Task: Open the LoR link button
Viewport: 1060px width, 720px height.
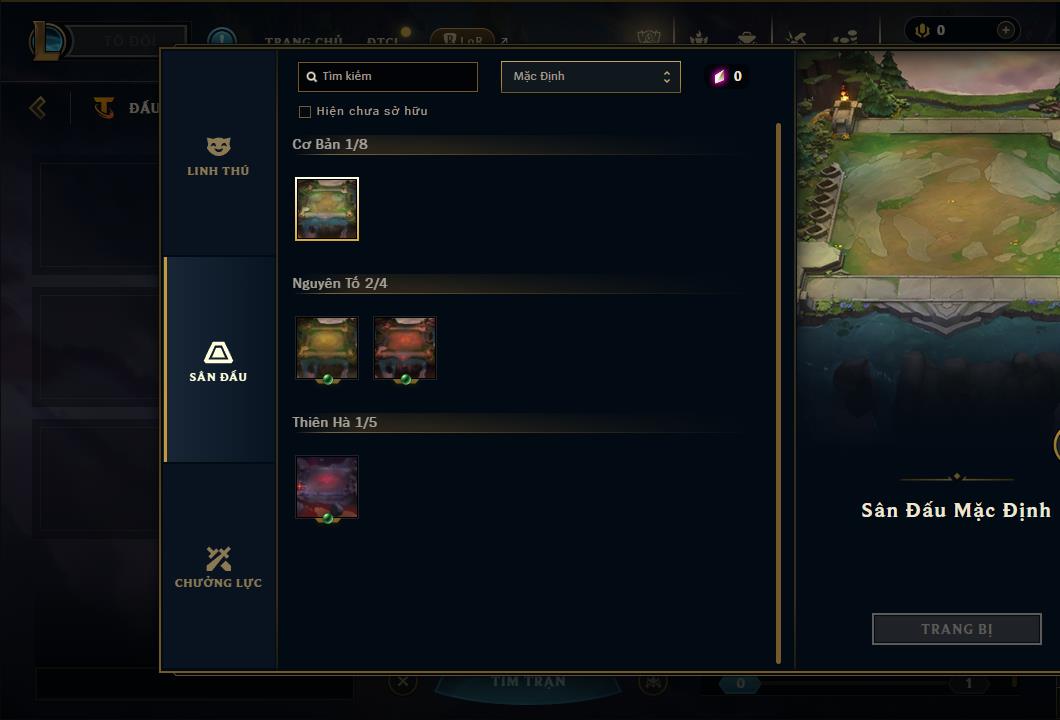Action: tap(463, 40)
